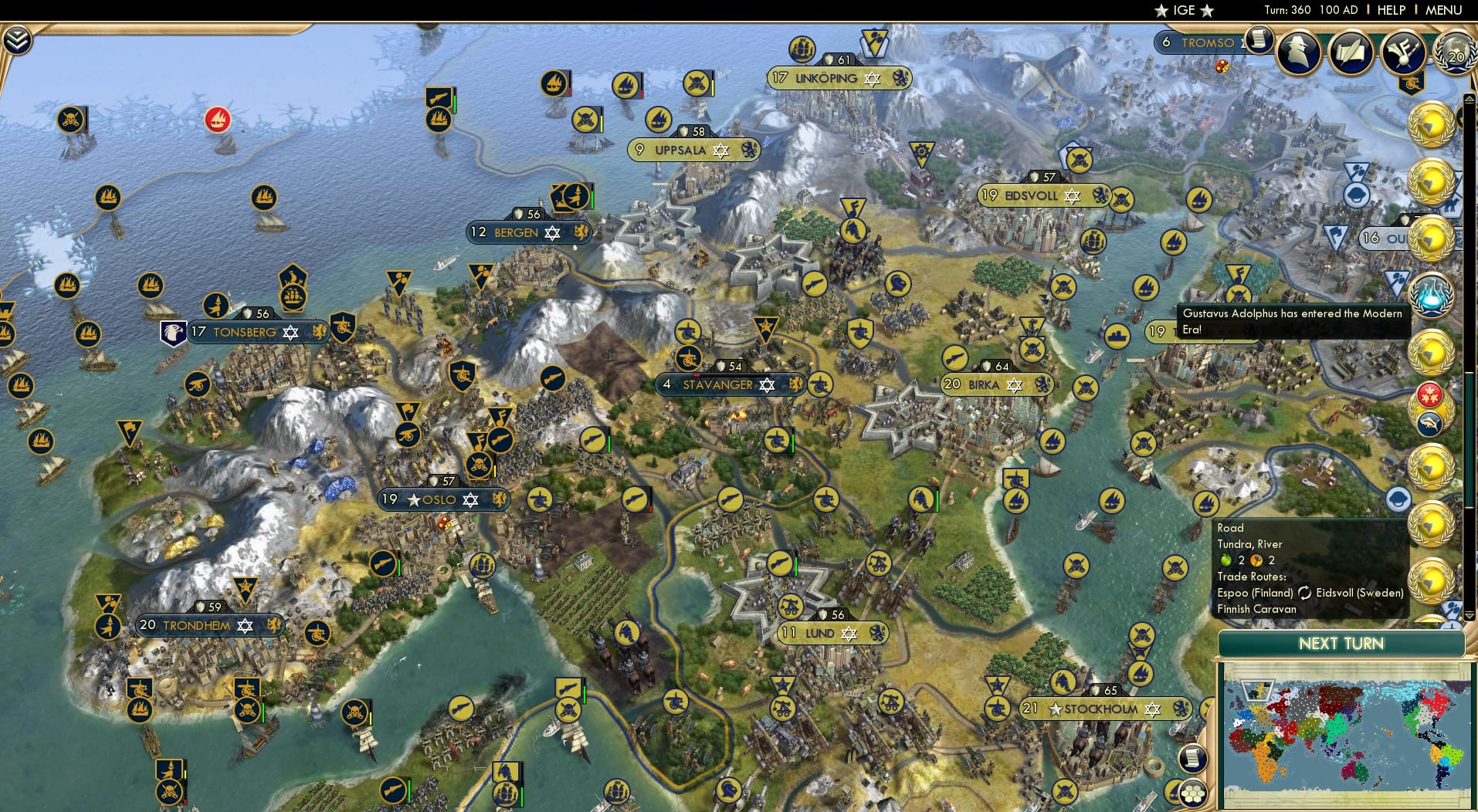This screenshot has width=1478, height=812.
Task: Click the whale resource discovery notification
Action: [x=1431, y=423]
